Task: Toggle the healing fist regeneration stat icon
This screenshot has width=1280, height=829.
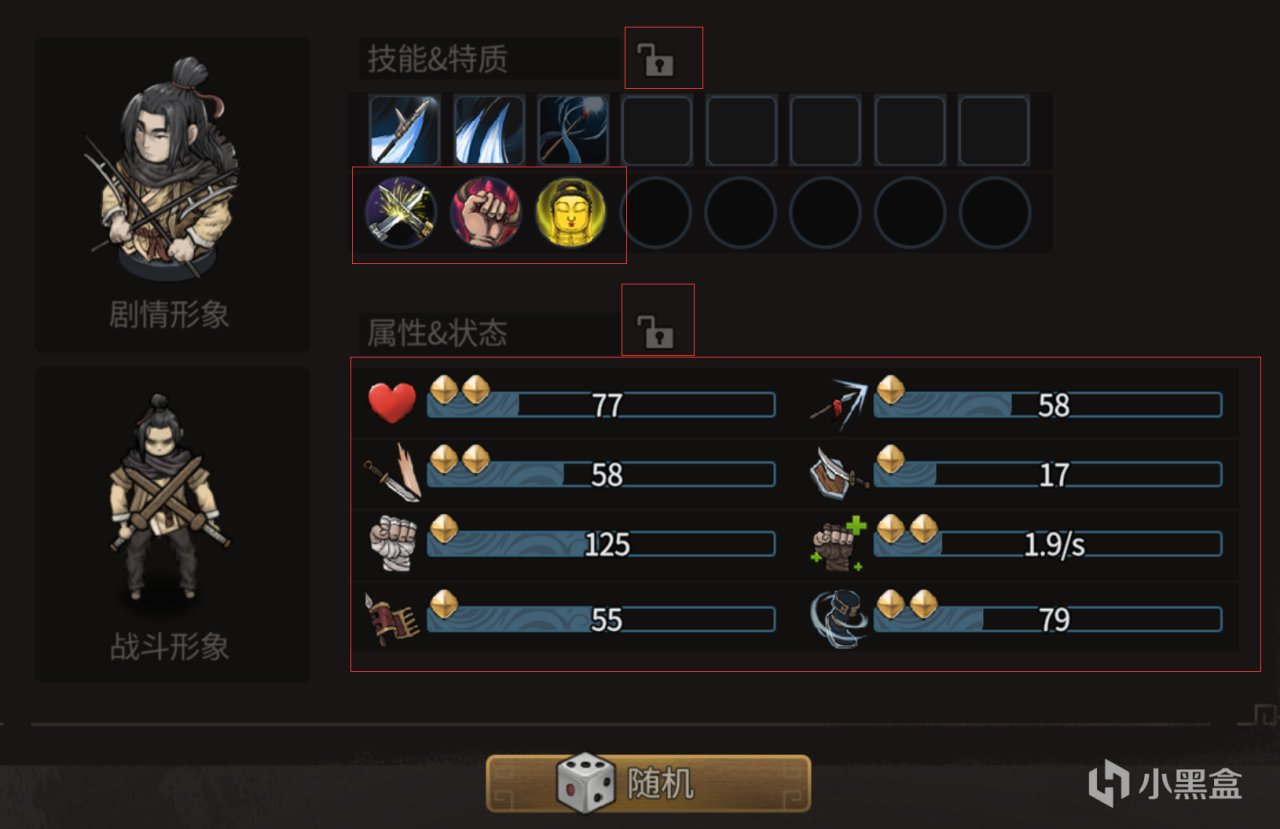Action: 838,543
